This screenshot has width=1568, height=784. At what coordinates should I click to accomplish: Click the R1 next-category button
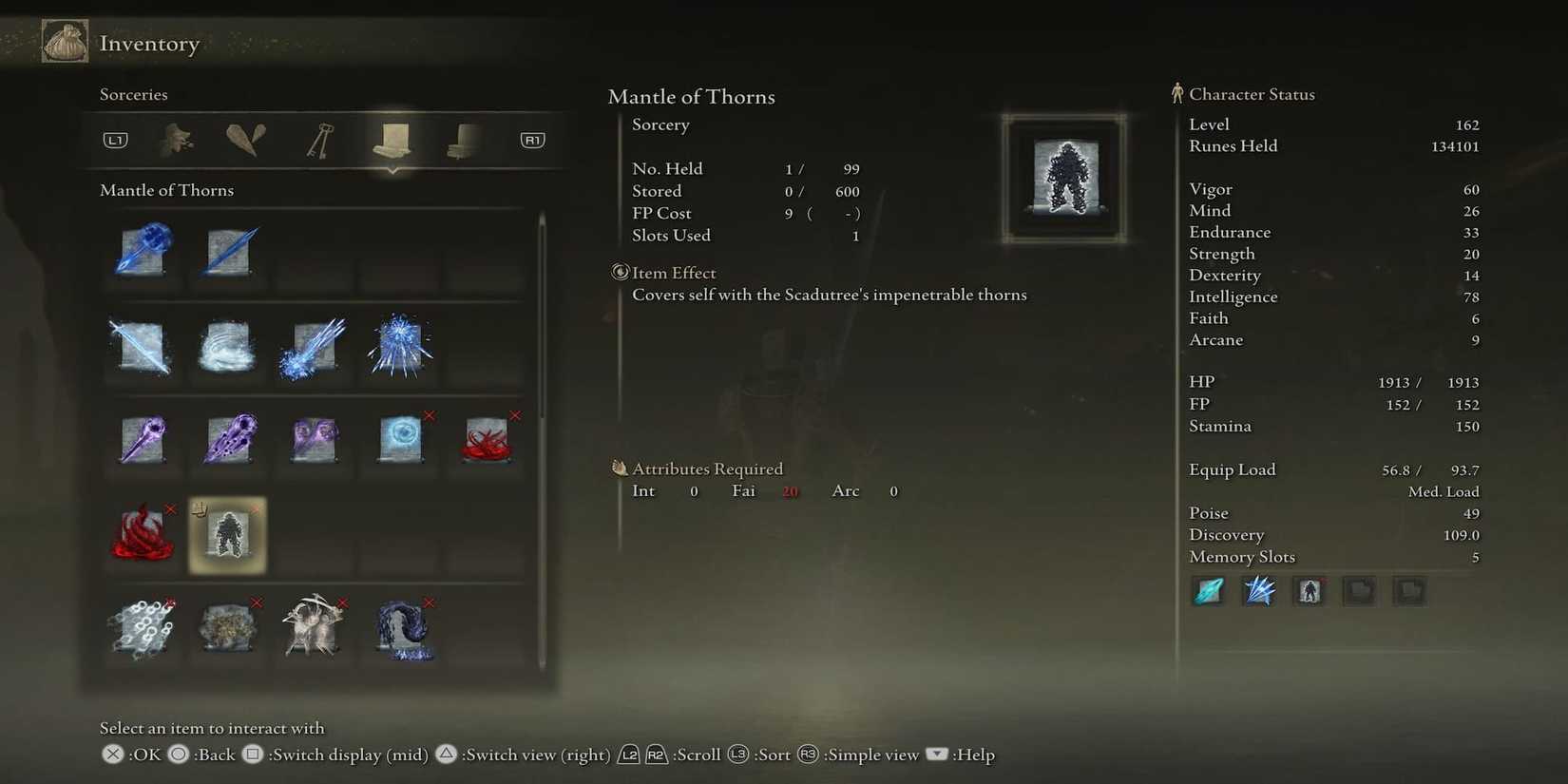click(531, 139)
